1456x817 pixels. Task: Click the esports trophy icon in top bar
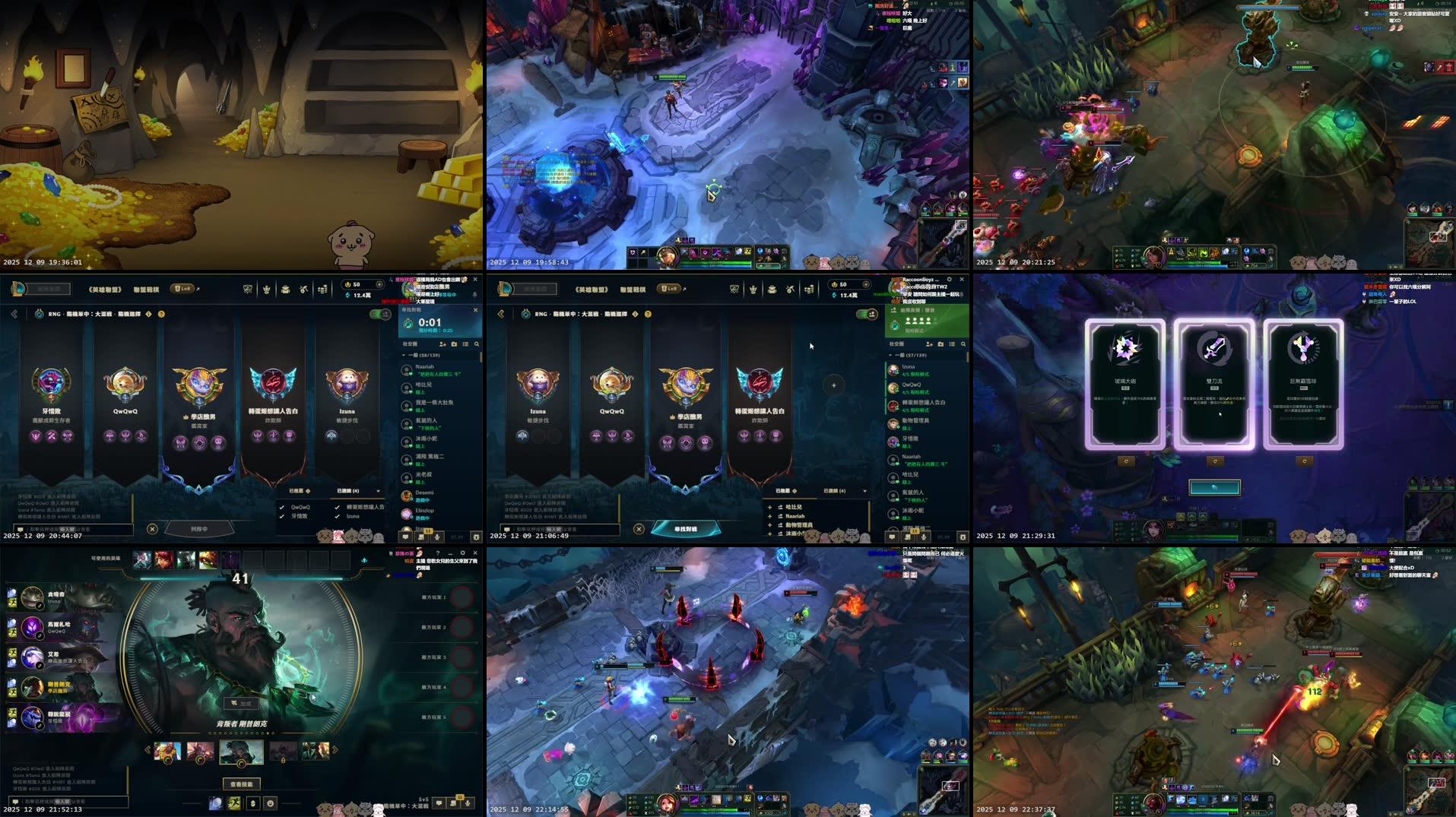[x=248, y=289]
